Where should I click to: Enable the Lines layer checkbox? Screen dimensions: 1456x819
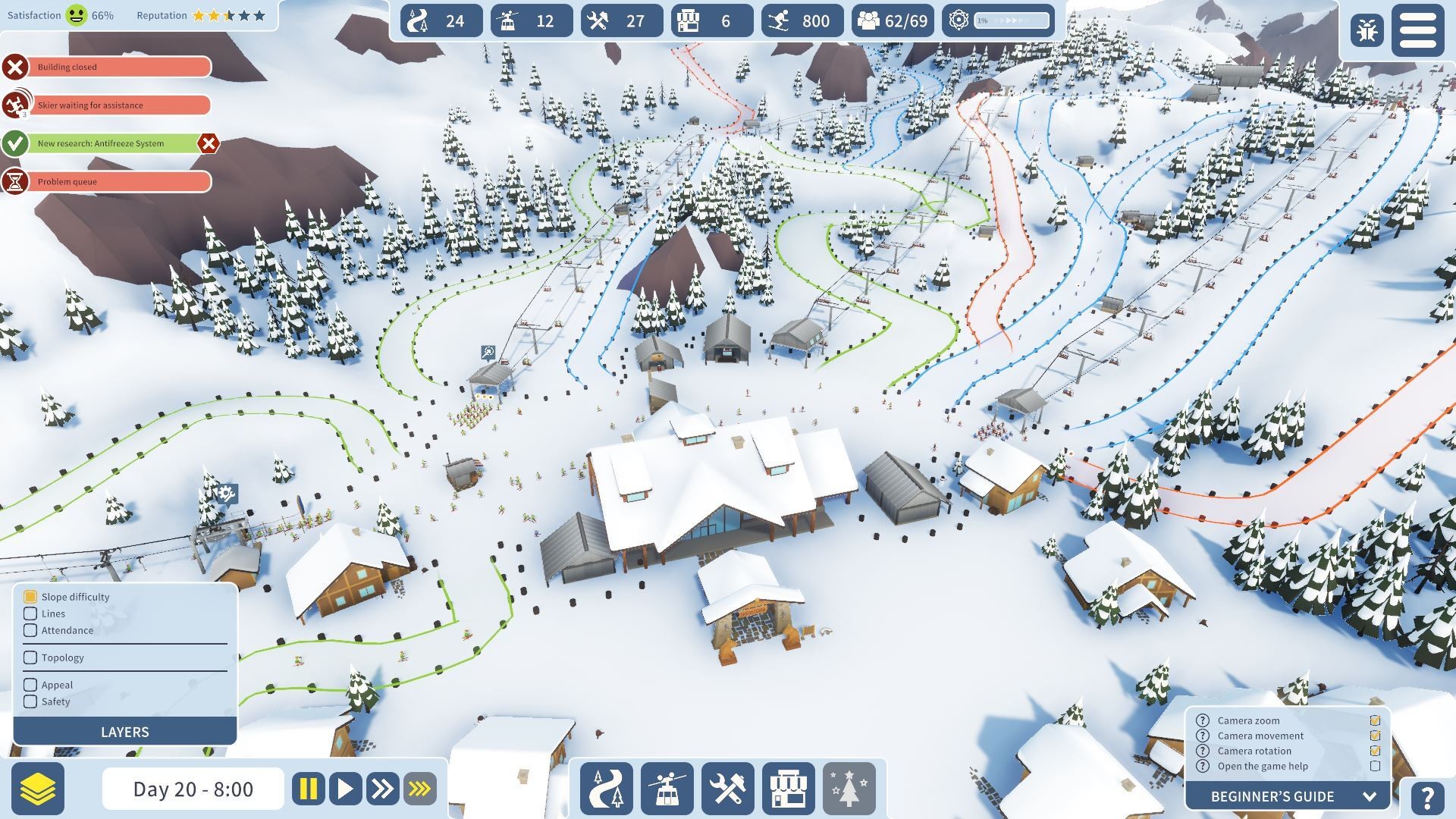30,613
